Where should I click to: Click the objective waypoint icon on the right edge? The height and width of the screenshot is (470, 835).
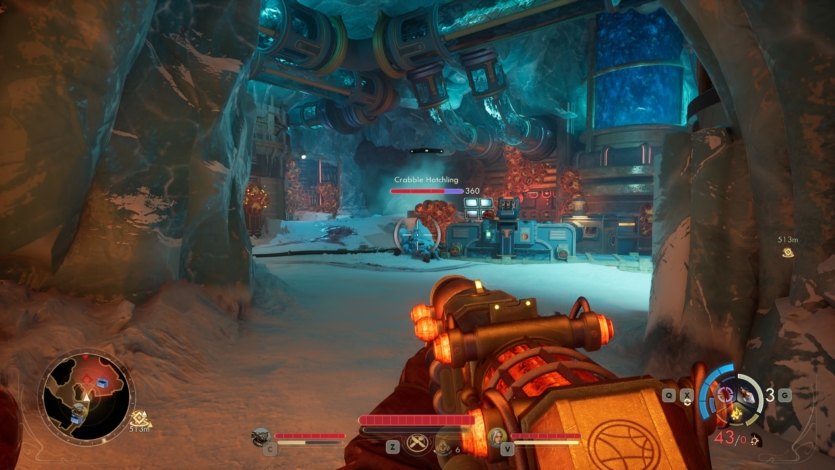point(789,254)
